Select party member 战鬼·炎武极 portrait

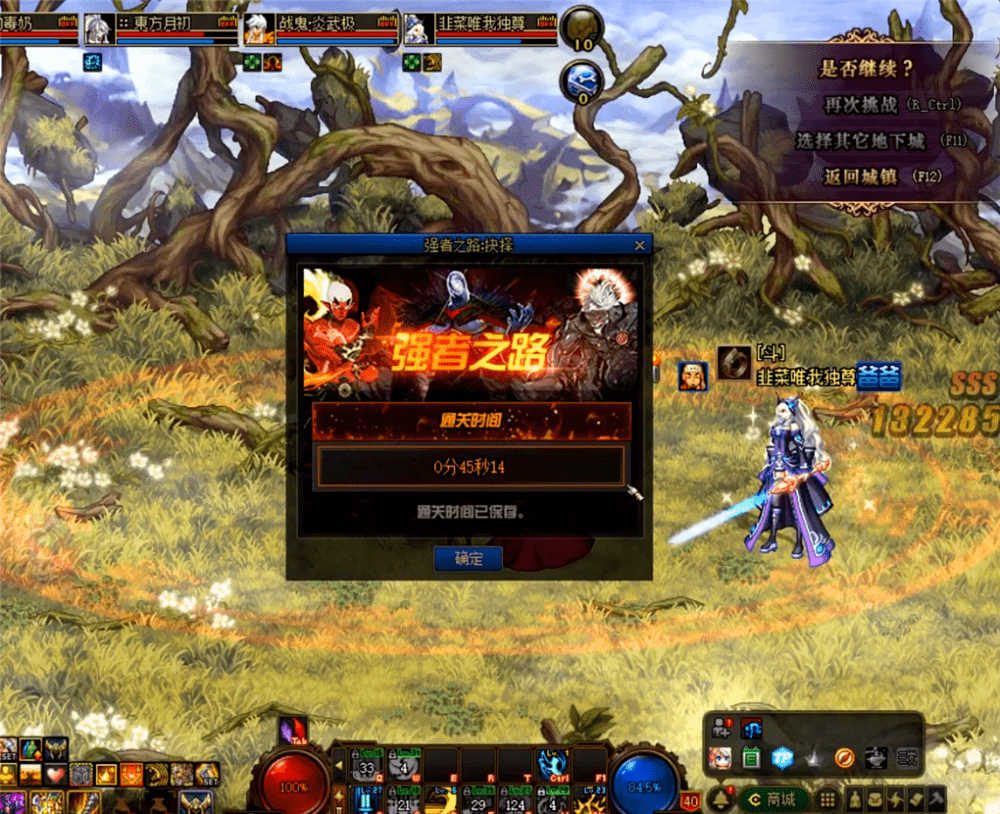[257, 30]
